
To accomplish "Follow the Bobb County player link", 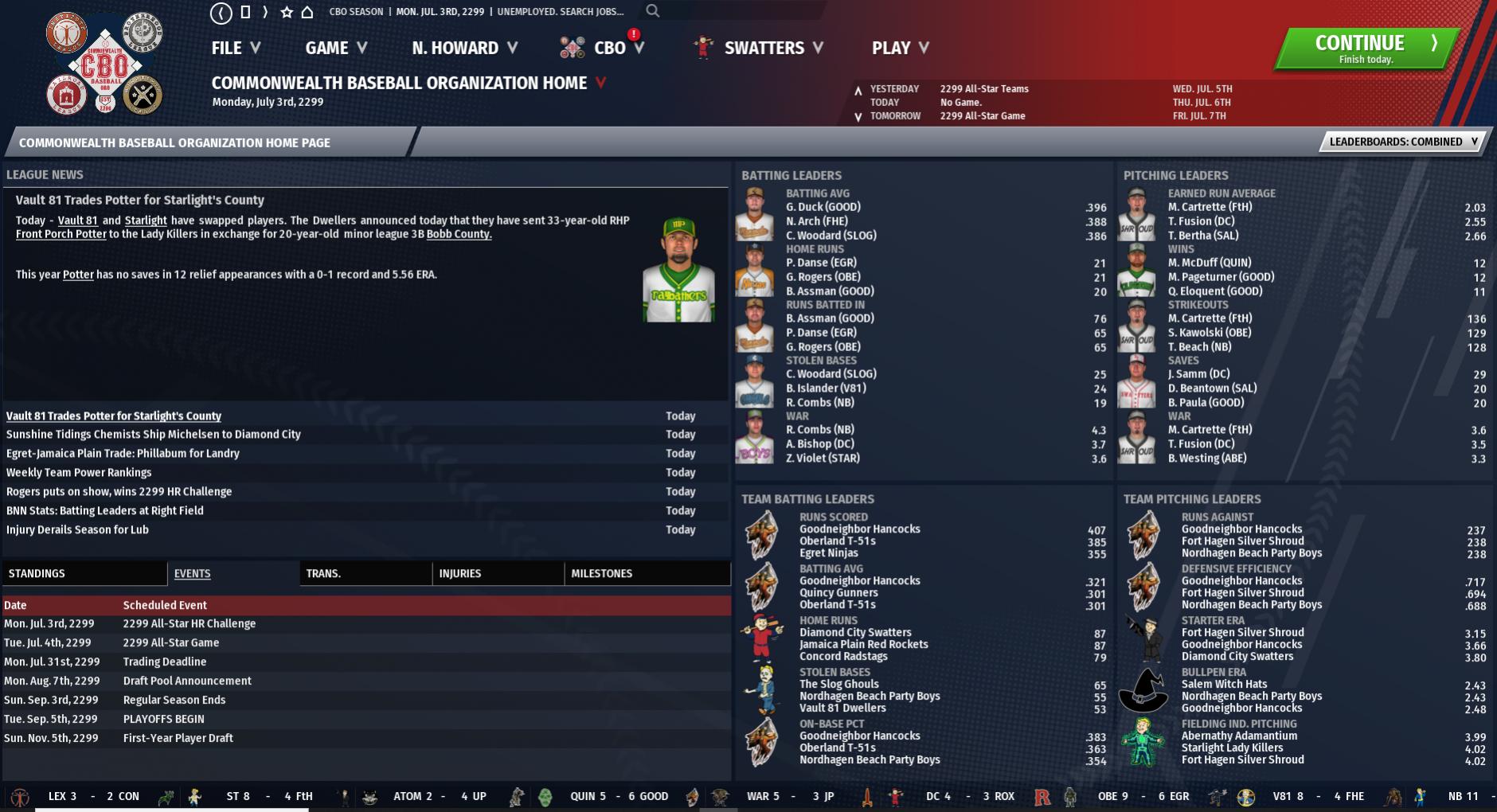I will (459, 234).
